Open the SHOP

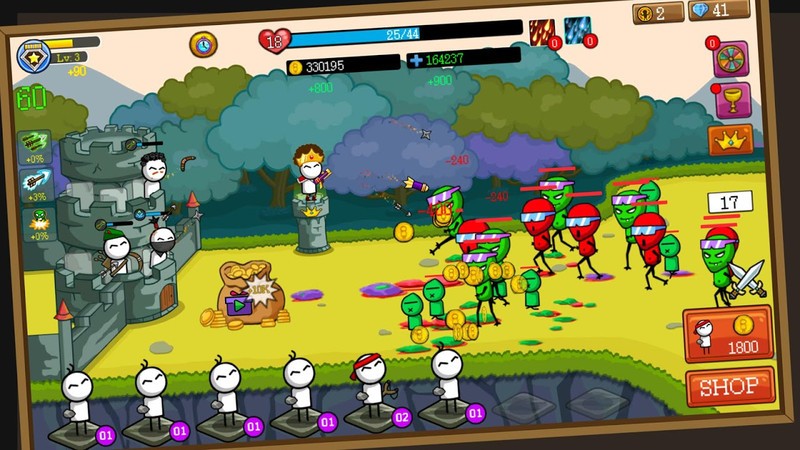(730, 386)
